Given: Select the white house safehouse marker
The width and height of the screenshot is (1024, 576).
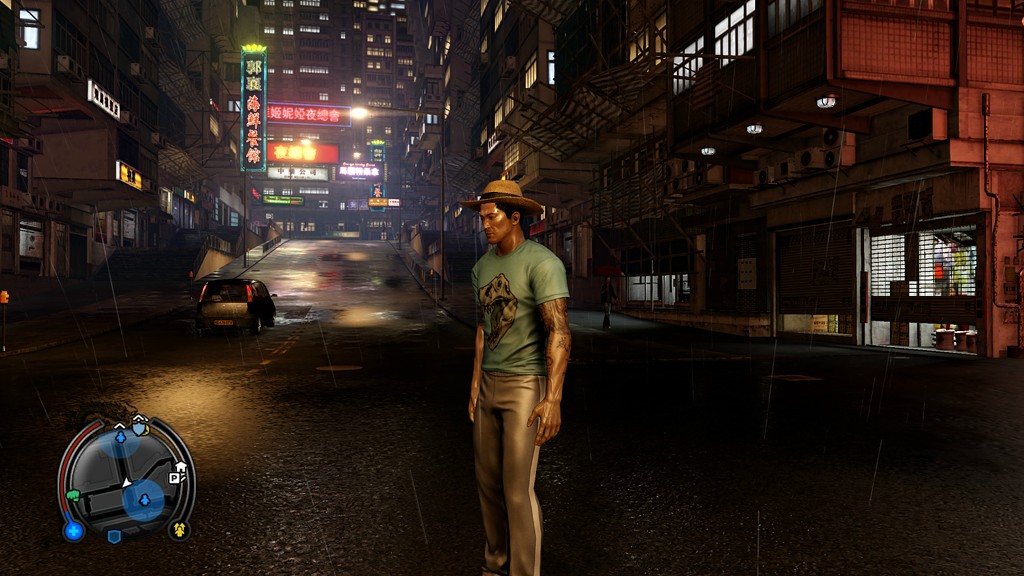Looking at the screenshot, I should tap(181, 466).
